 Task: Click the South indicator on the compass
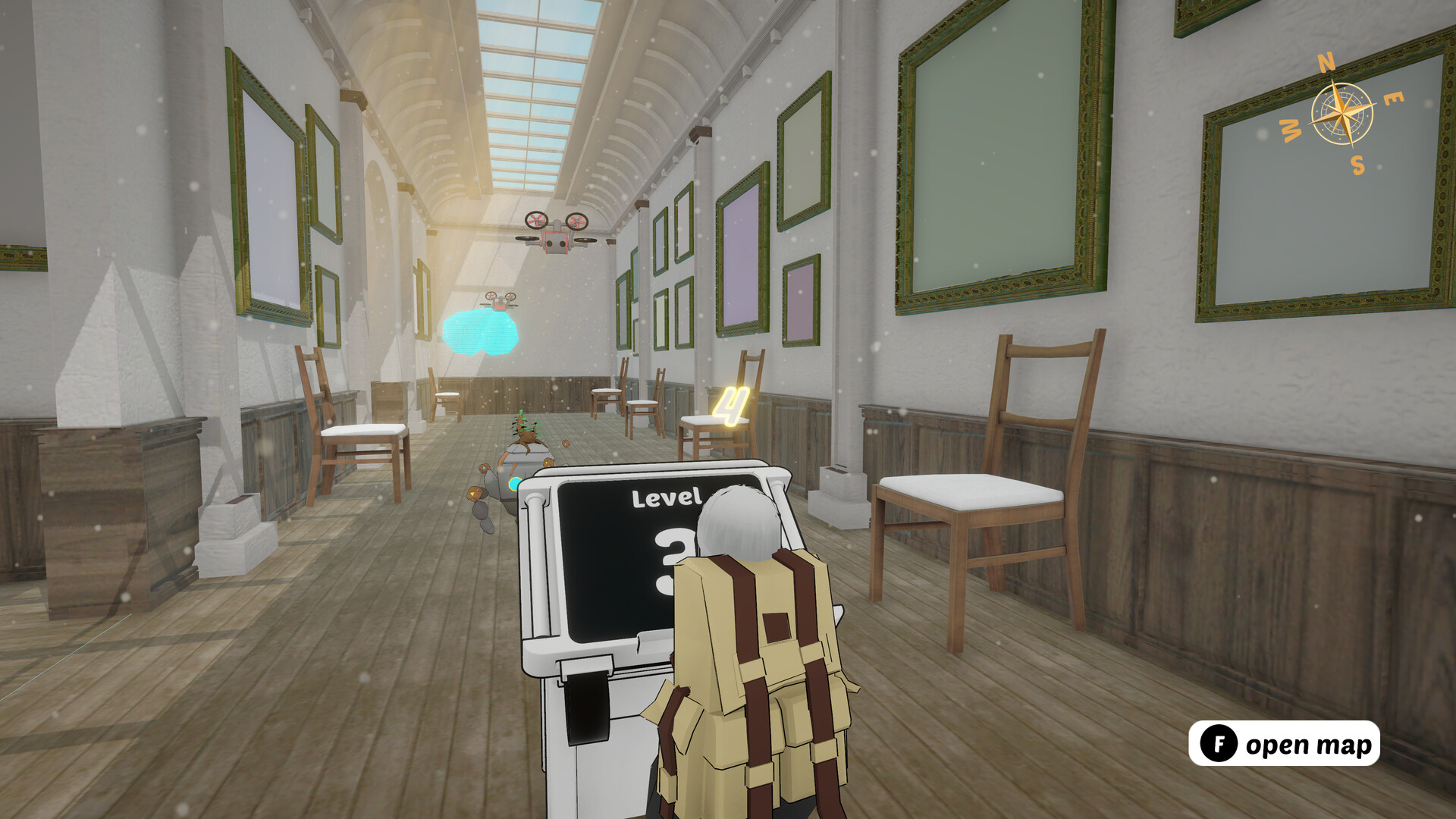pyautogui.click(x=1360, y=166)
